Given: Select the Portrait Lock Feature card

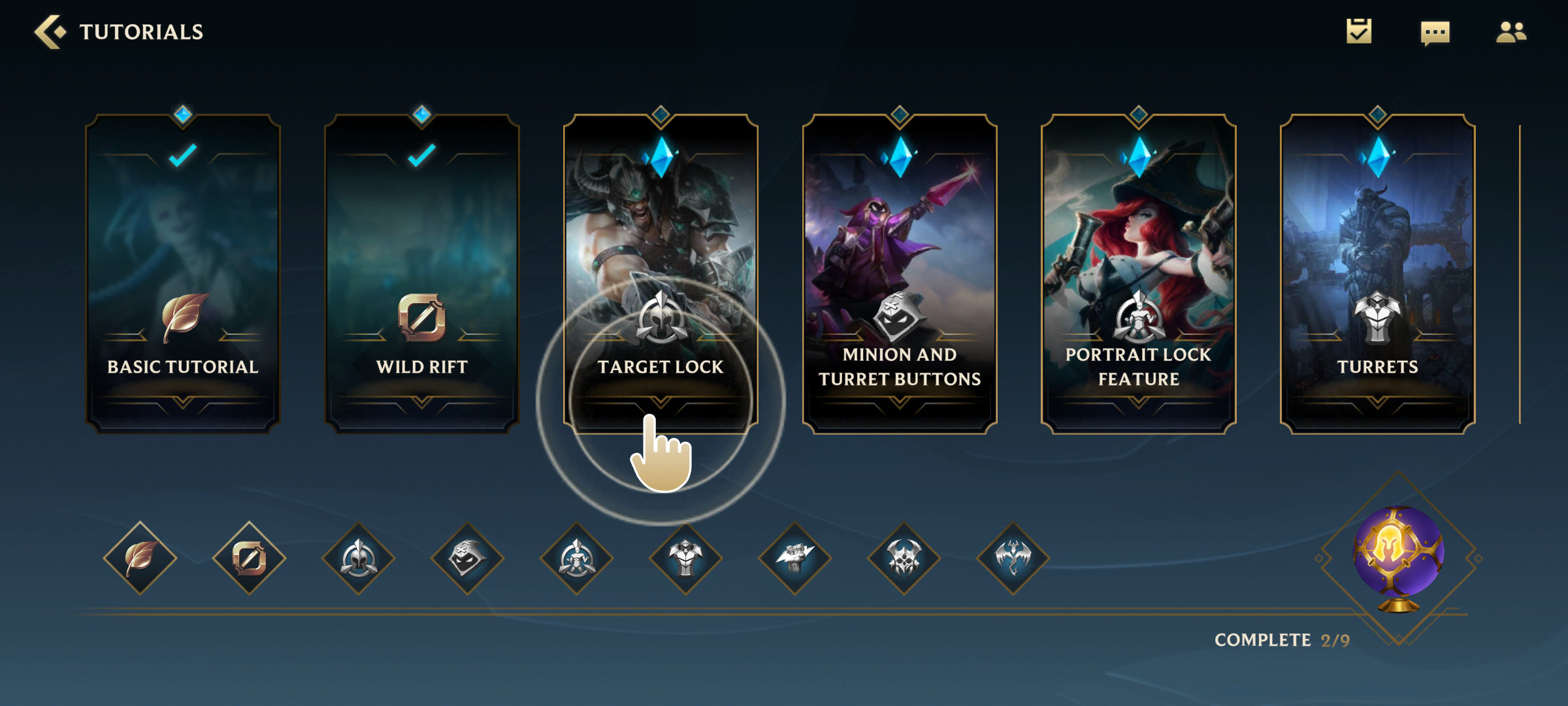Looking at the screenshot, I should click(1138, 275).
